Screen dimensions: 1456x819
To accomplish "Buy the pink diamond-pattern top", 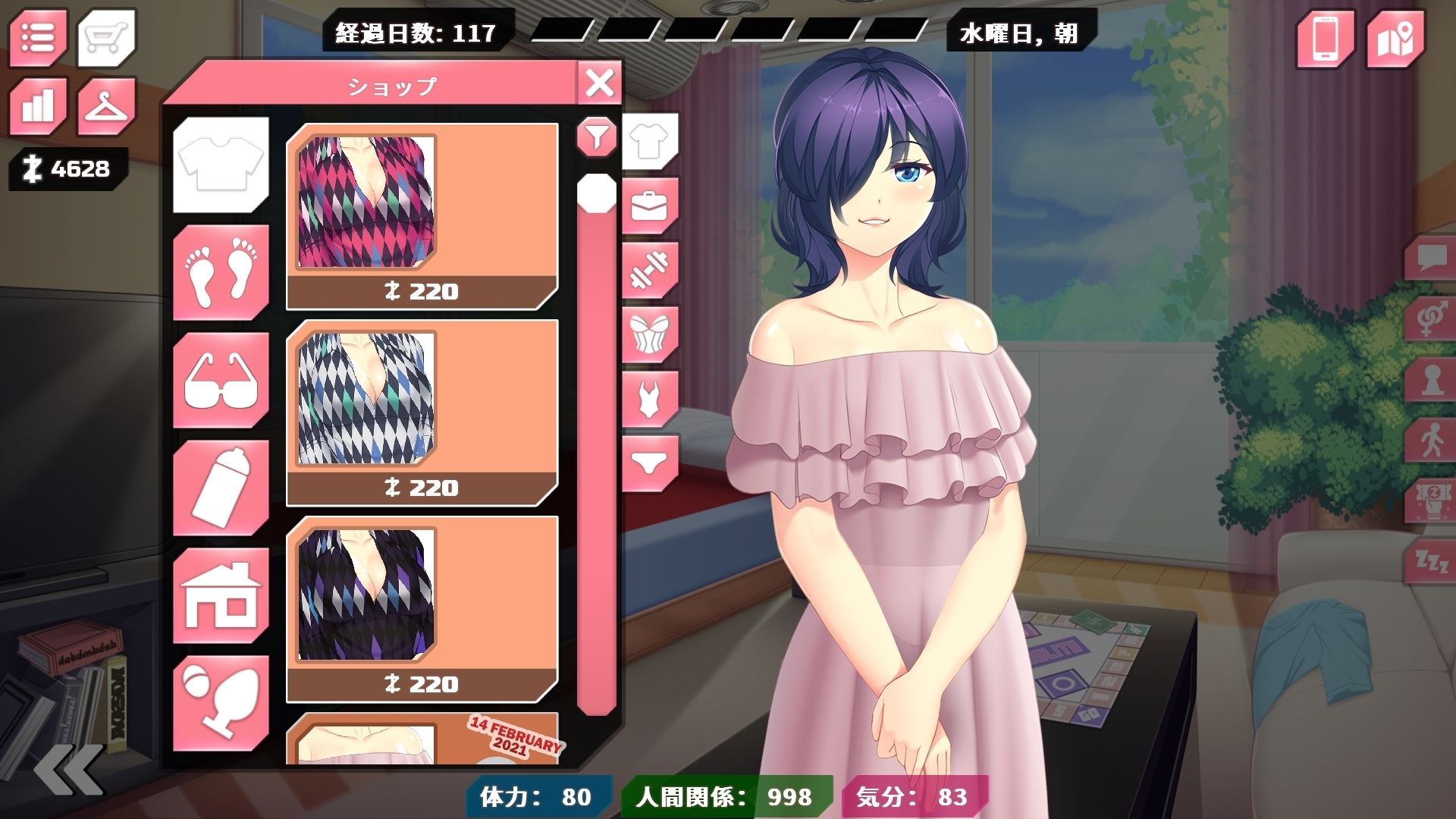I will pyautogui.click(x=422, y=216).
